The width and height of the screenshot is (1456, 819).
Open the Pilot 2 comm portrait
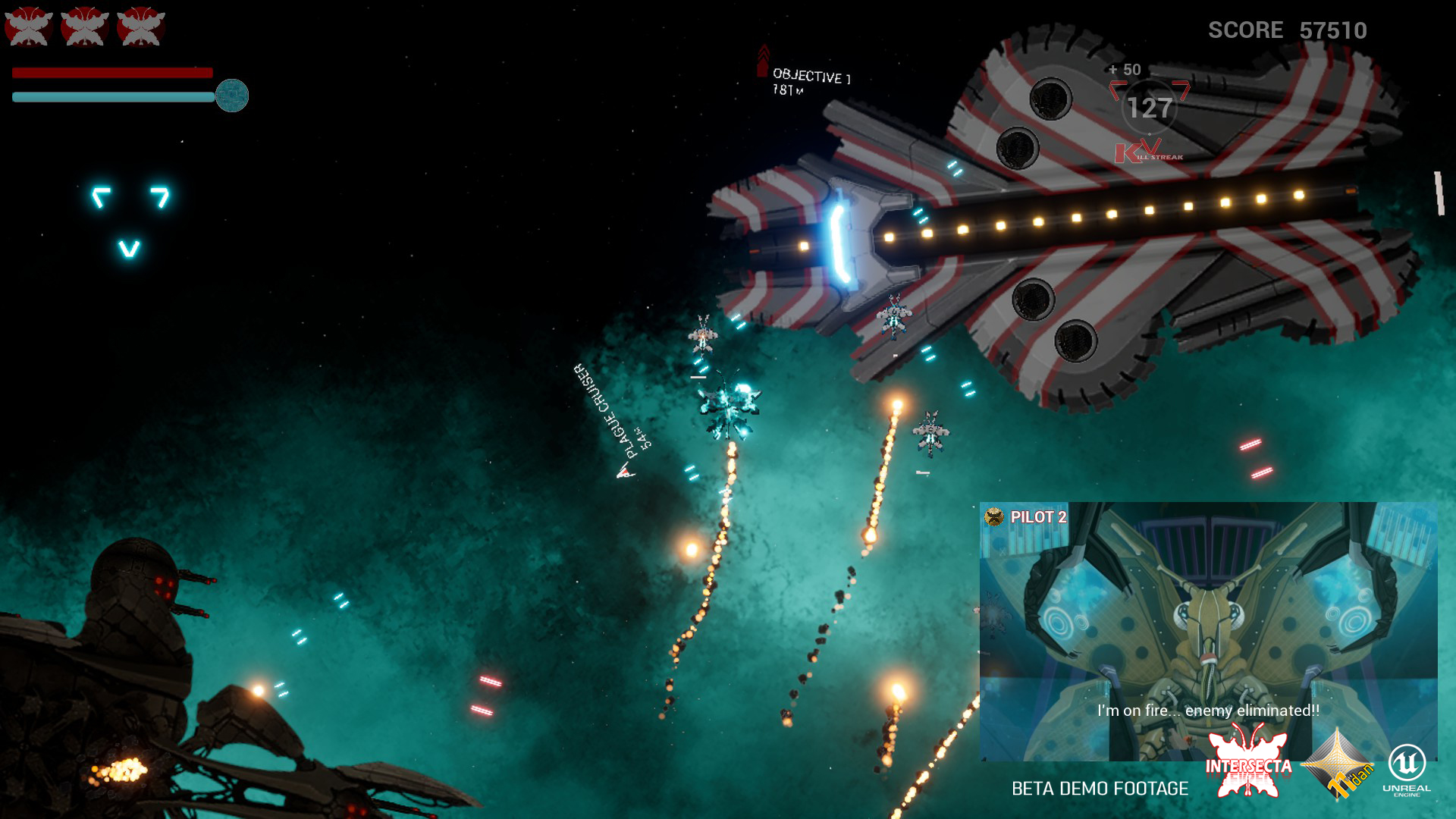click(1207, 631)
